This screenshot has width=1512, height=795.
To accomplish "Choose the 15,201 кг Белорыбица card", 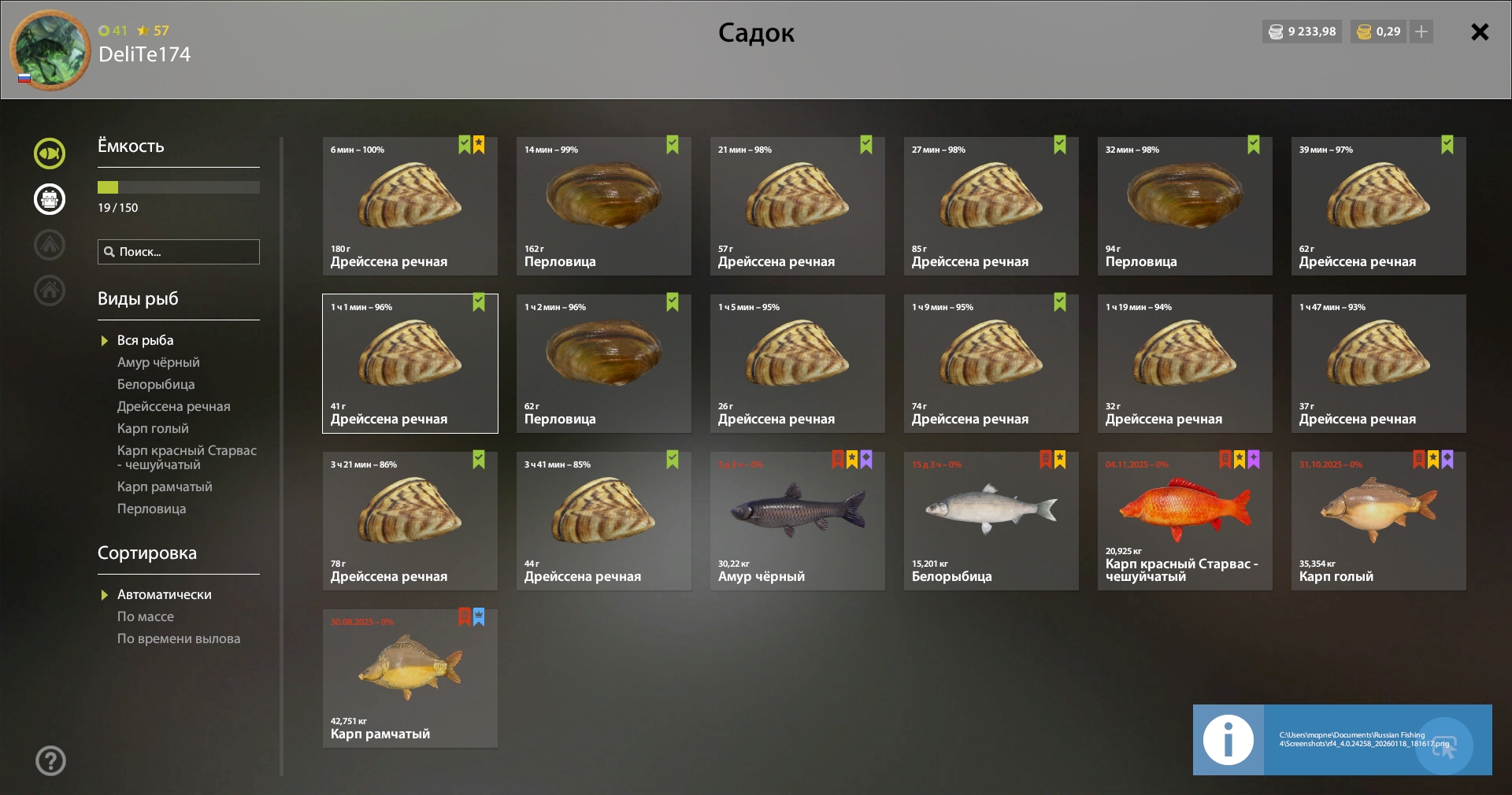I will tap(991, 521).
